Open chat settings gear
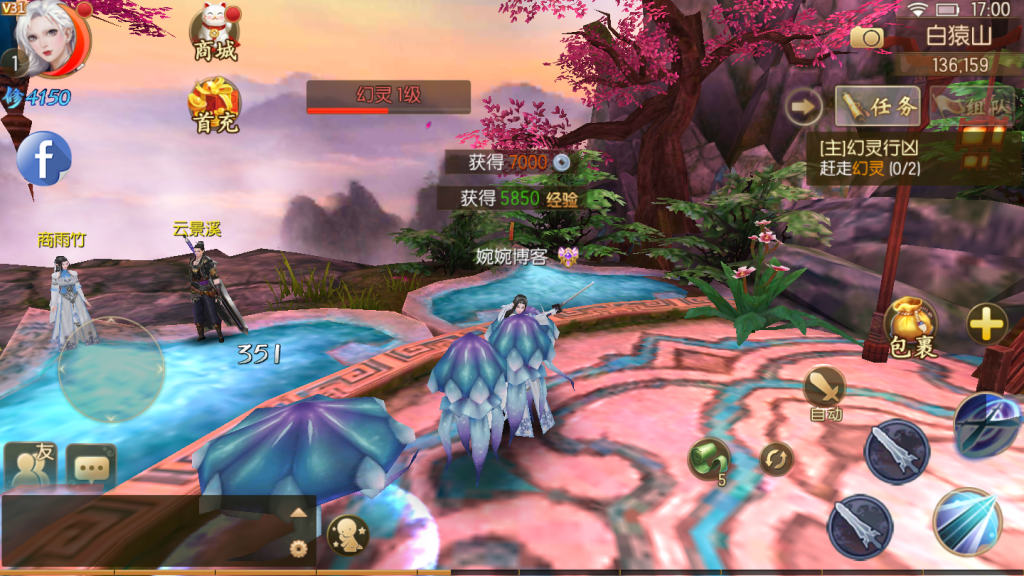Viewport: 1024px width, 576px height. point(297,547)
